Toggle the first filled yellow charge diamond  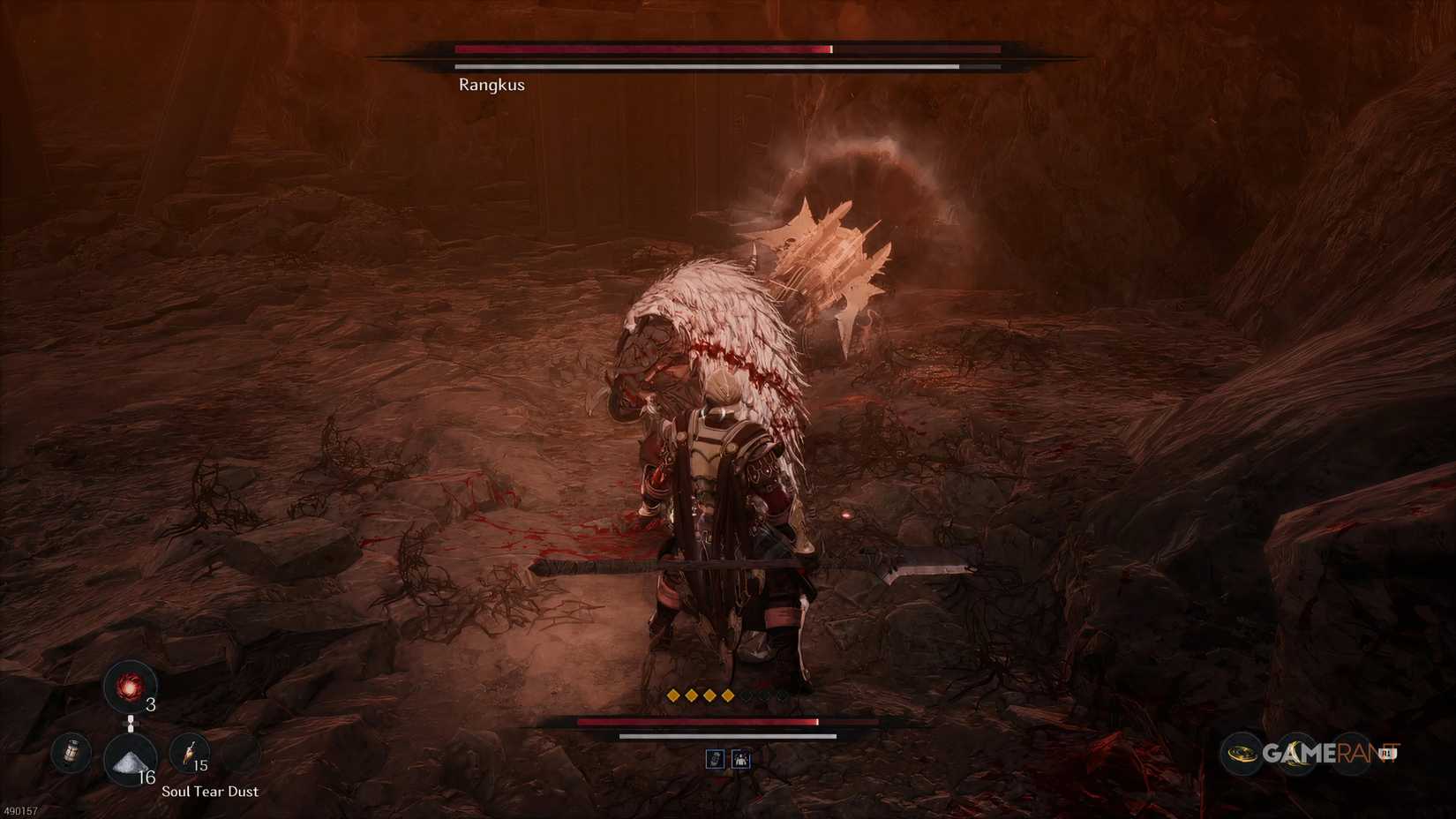pos(673,695)
